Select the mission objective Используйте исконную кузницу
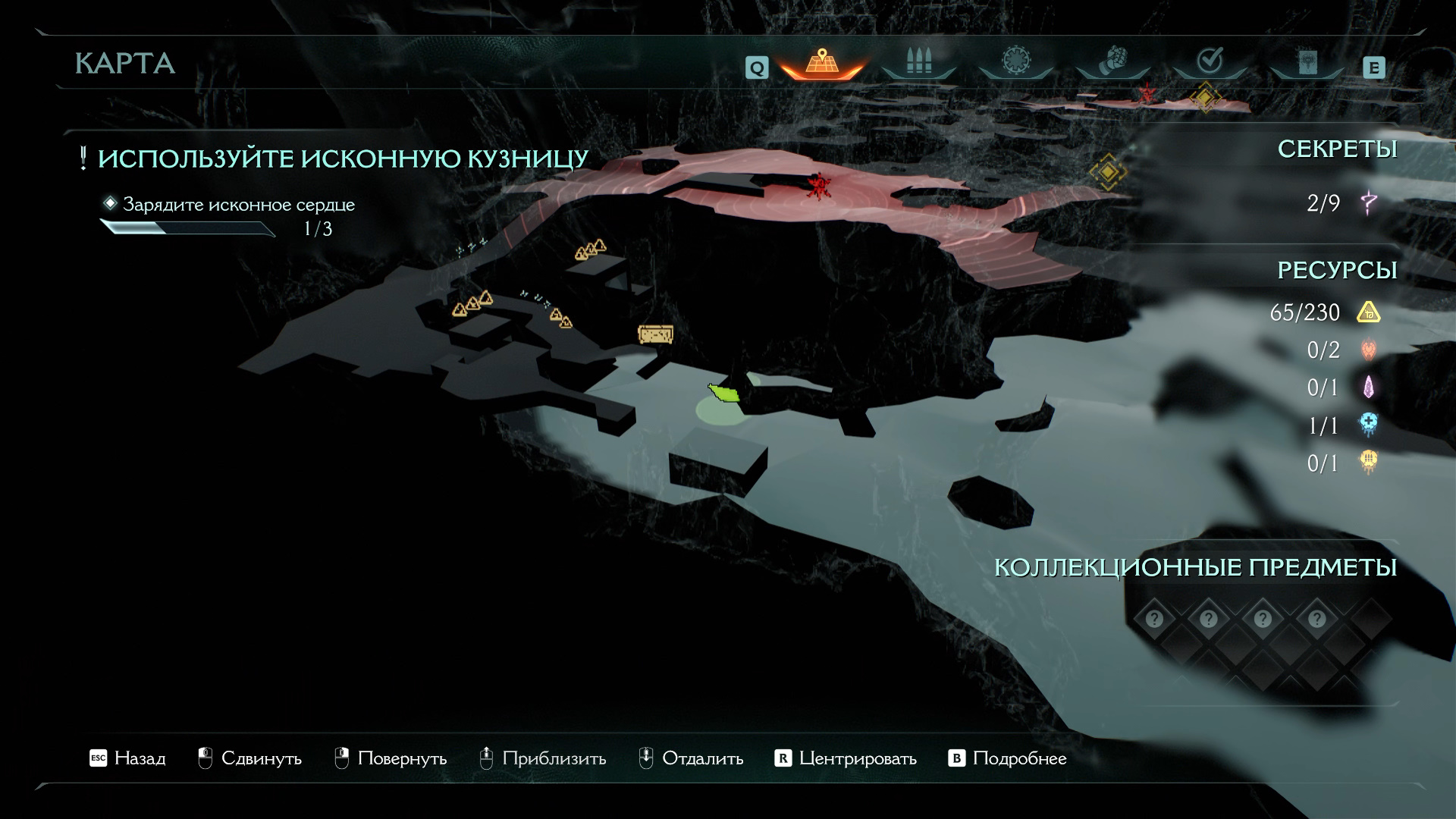The image size is (1456, 819). click(343, 158)
